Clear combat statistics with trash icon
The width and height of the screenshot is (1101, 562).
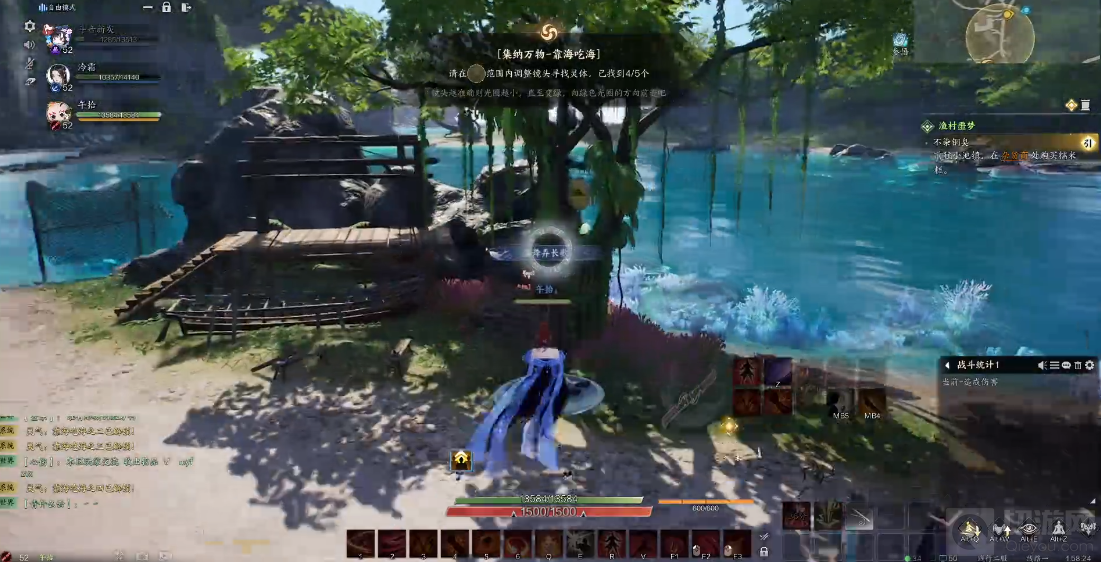(x=1078, y=365)
